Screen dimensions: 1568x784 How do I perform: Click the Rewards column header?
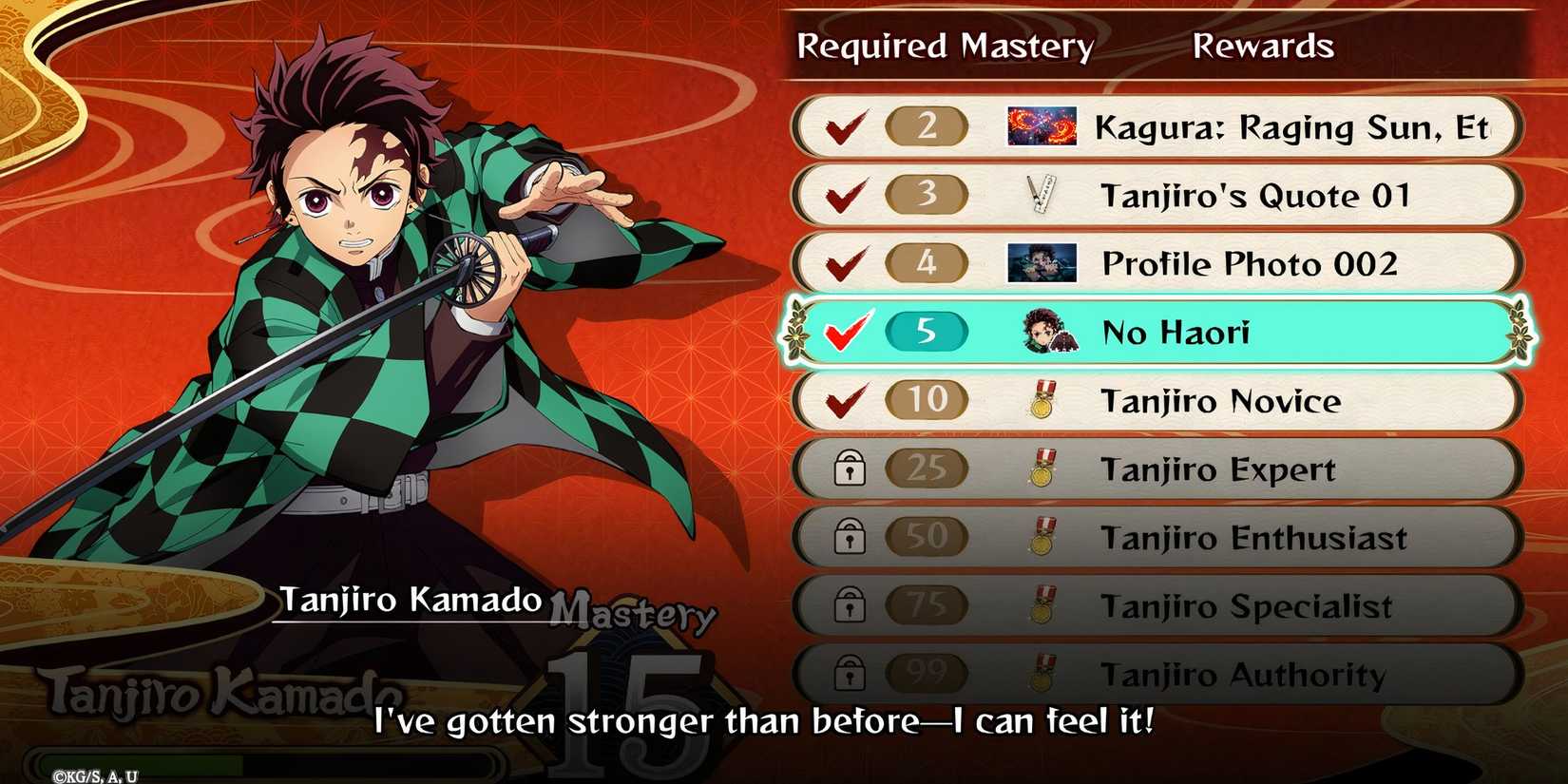point(1263,45)
